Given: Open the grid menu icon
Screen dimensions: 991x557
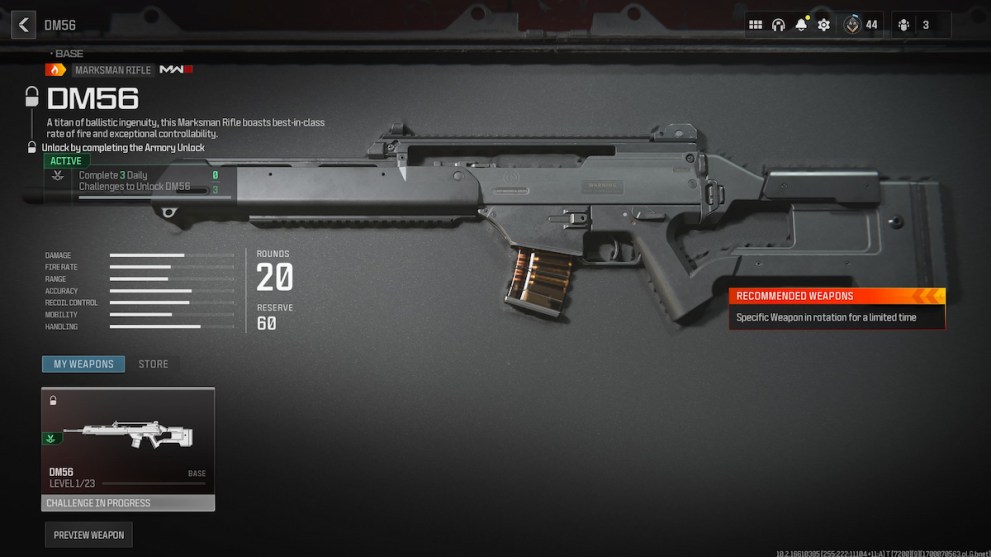Looking at the screenshot, I should (x=755, y=25).
